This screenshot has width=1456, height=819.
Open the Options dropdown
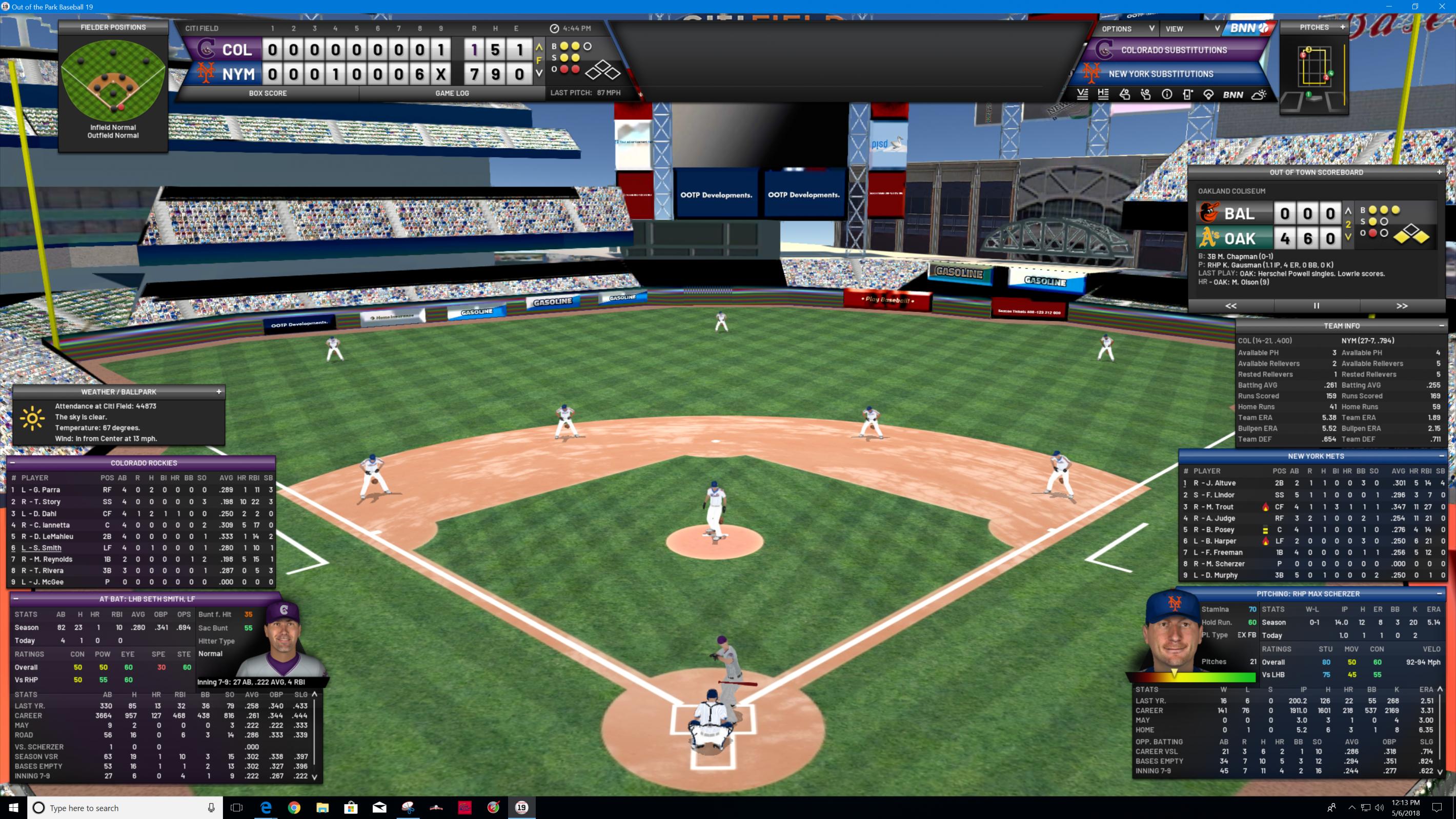[x=1127, y=29]
